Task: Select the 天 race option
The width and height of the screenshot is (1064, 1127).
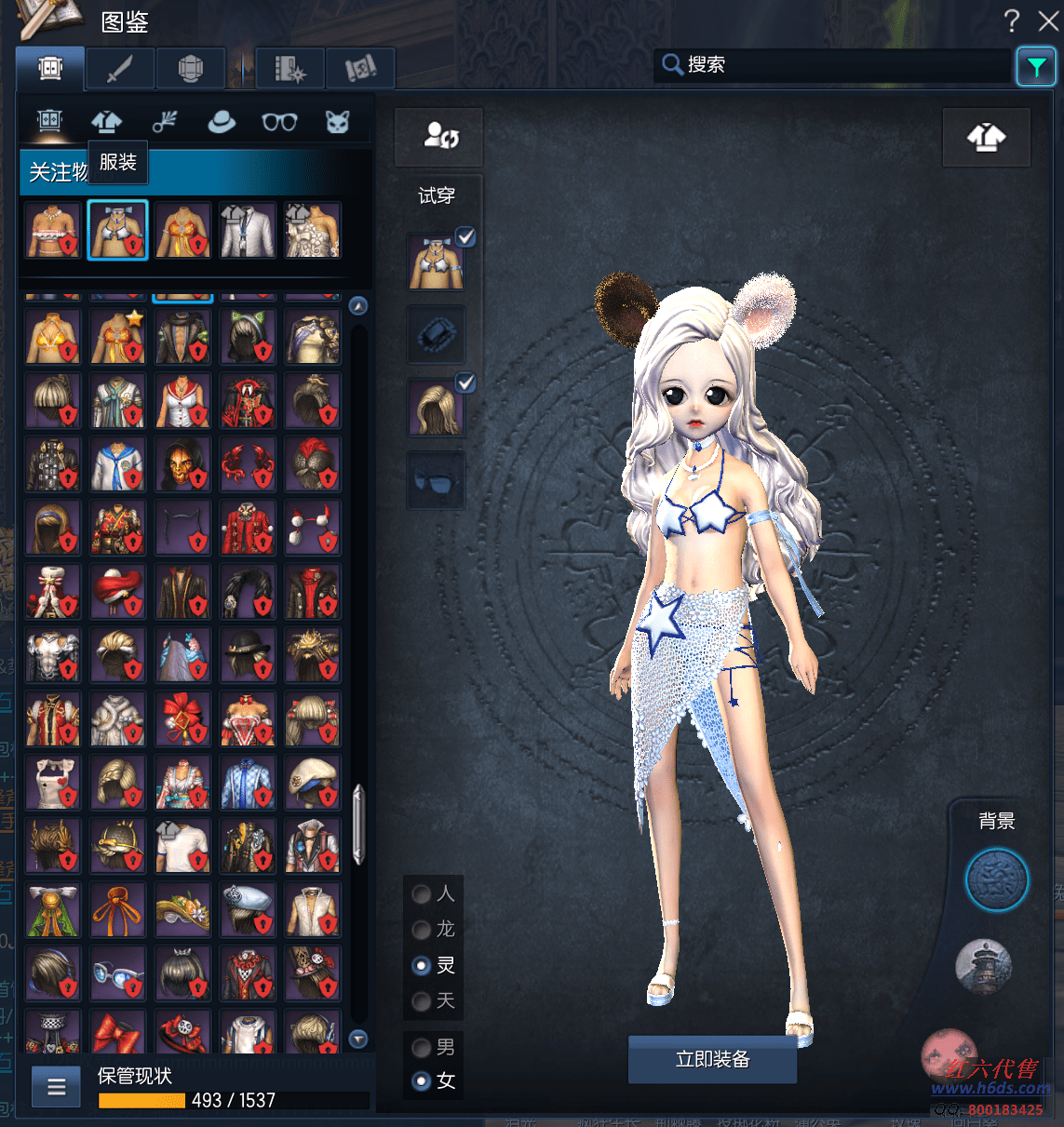Action: click(422, 1001)
